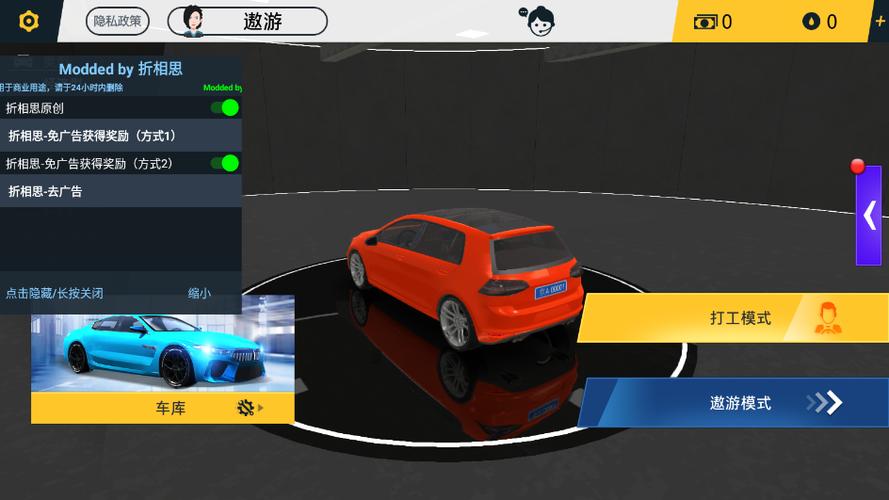Screen dimensions: 889x500
Task: Start 遨游模式 free roam mode
Action: tap(733, 403)
